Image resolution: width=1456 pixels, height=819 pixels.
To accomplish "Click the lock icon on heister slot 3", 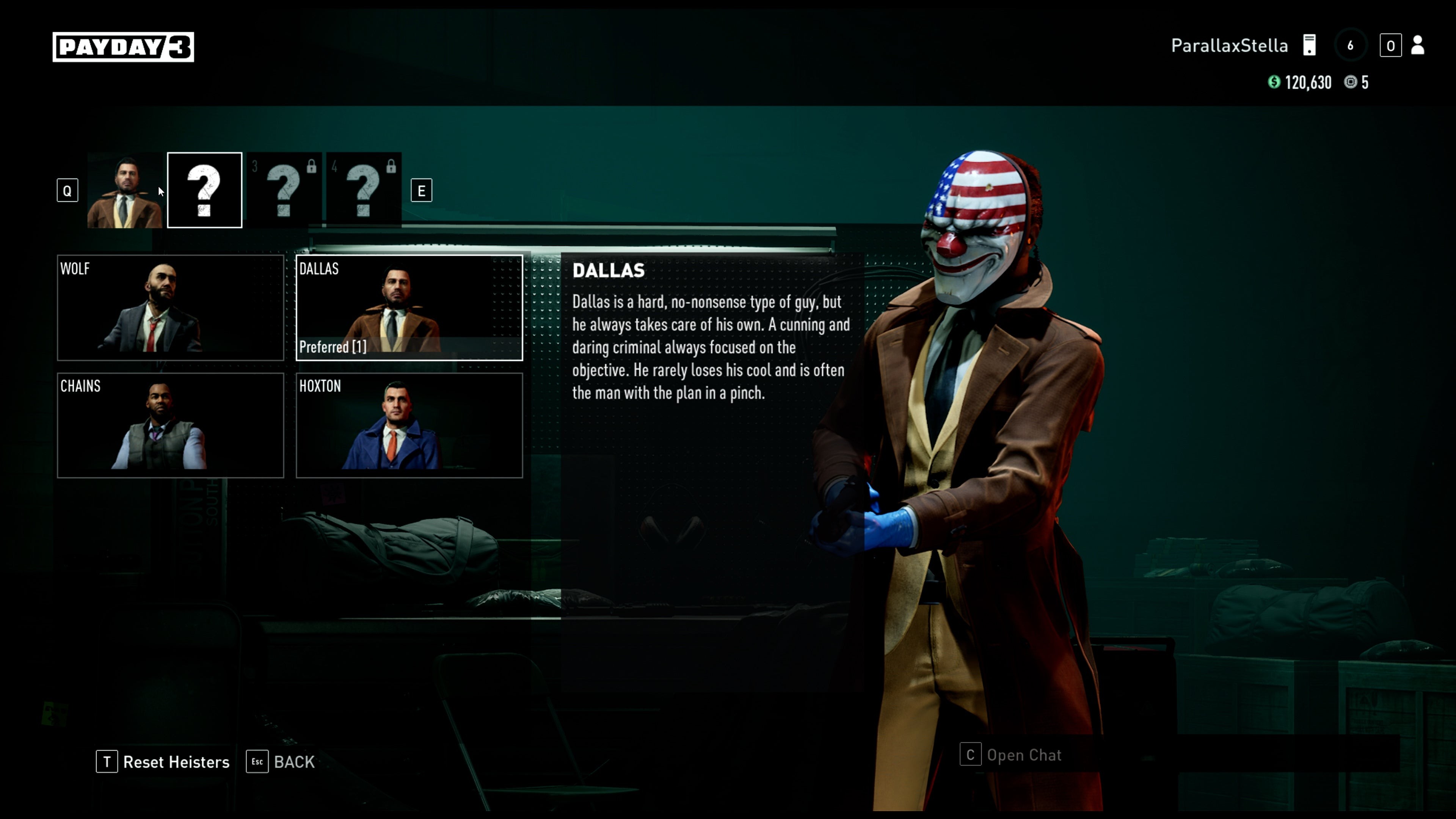I will (x=311, y=167).
